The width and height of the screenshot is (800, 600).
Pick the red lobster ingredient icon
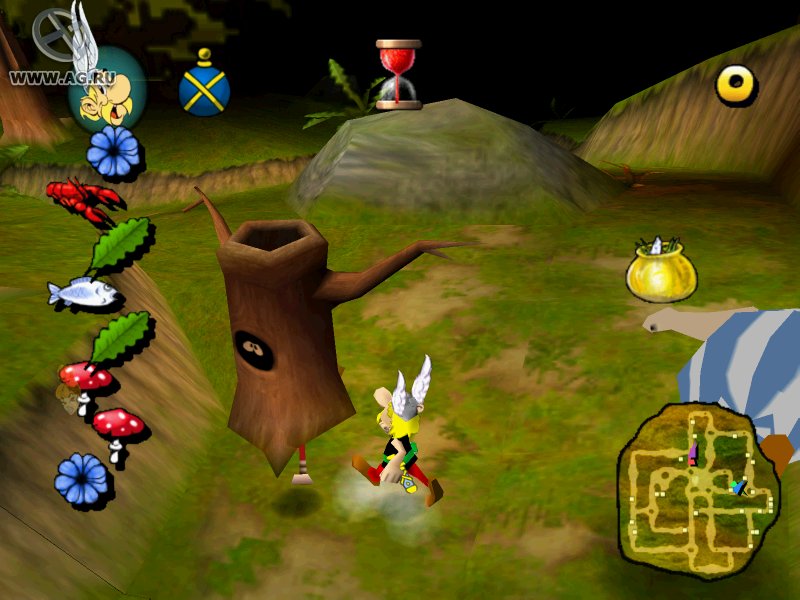tap(83, 197)
